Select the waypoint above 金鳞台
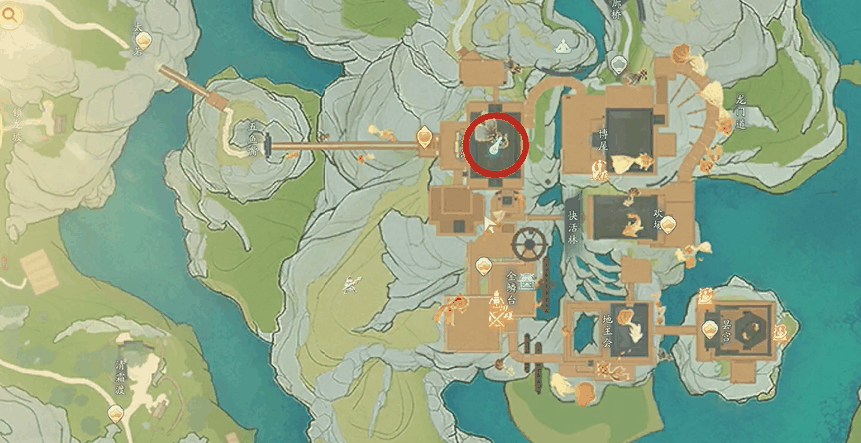 484,265
